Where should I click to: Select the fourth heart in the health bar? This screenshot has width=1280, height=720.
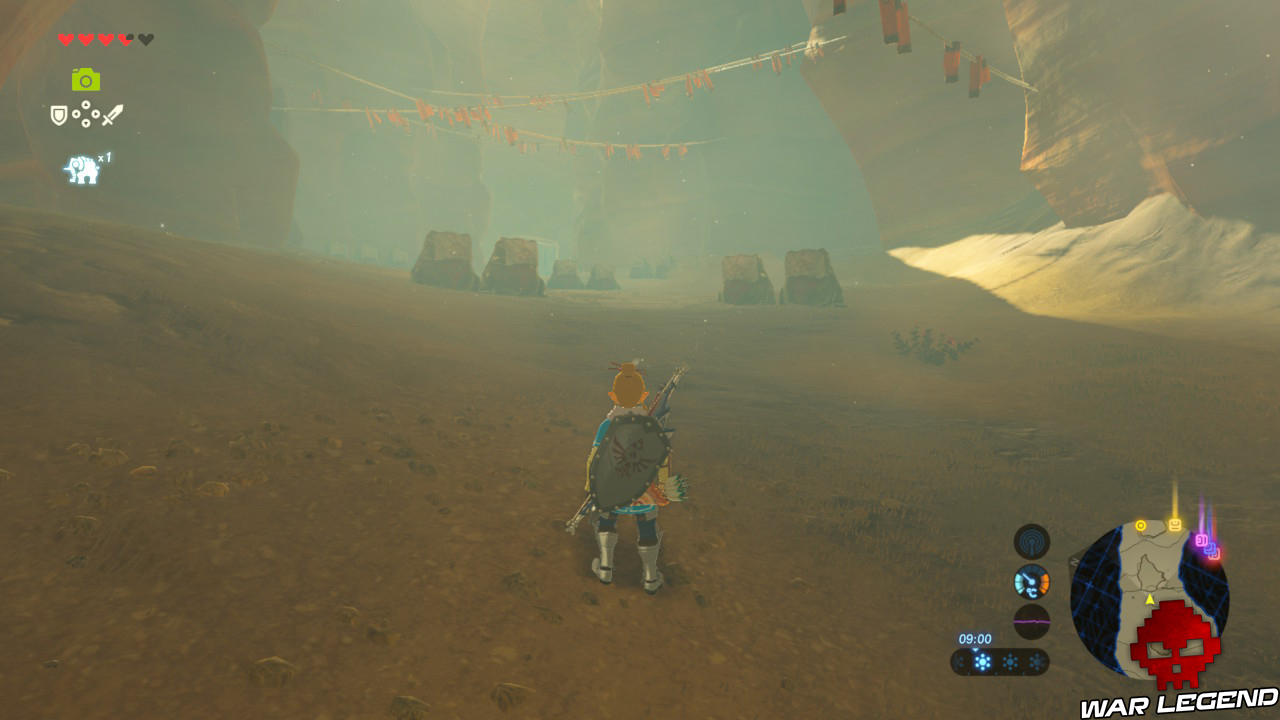click(x=124, y=39)
